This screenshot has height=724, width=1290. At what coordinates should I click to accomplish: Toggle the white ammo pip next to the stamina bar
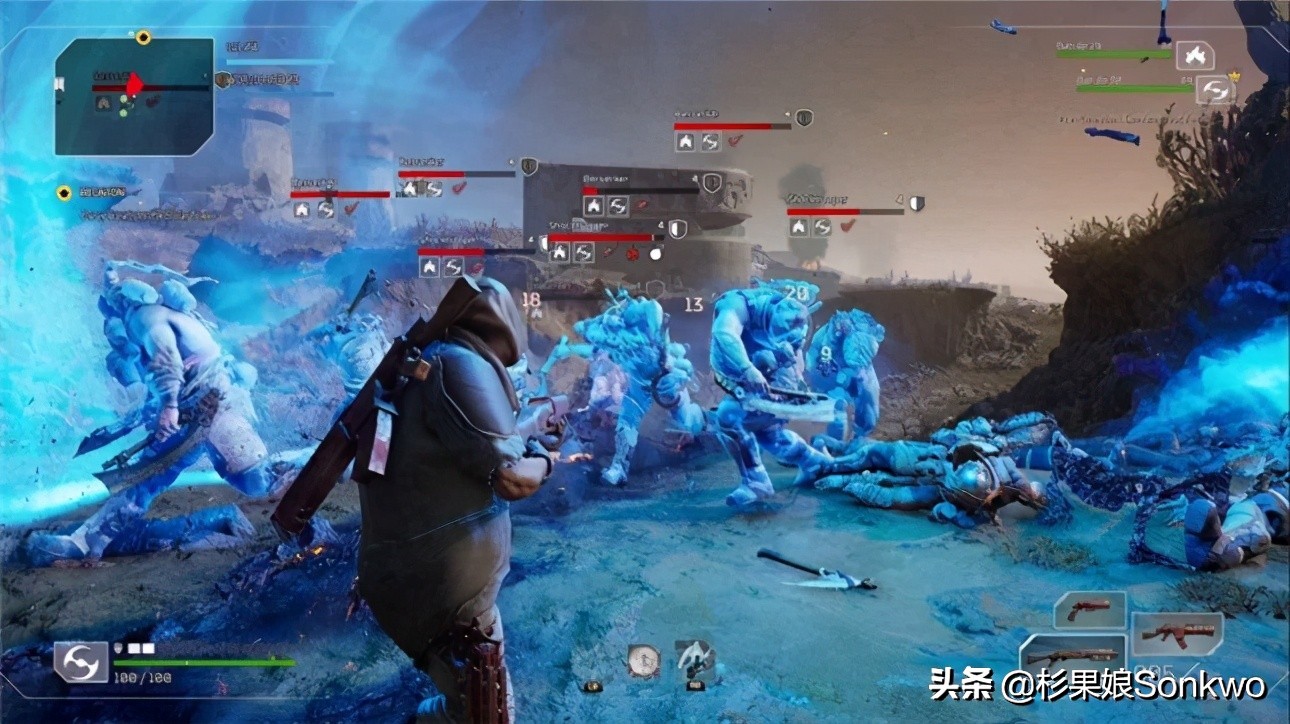pos(135,648)
